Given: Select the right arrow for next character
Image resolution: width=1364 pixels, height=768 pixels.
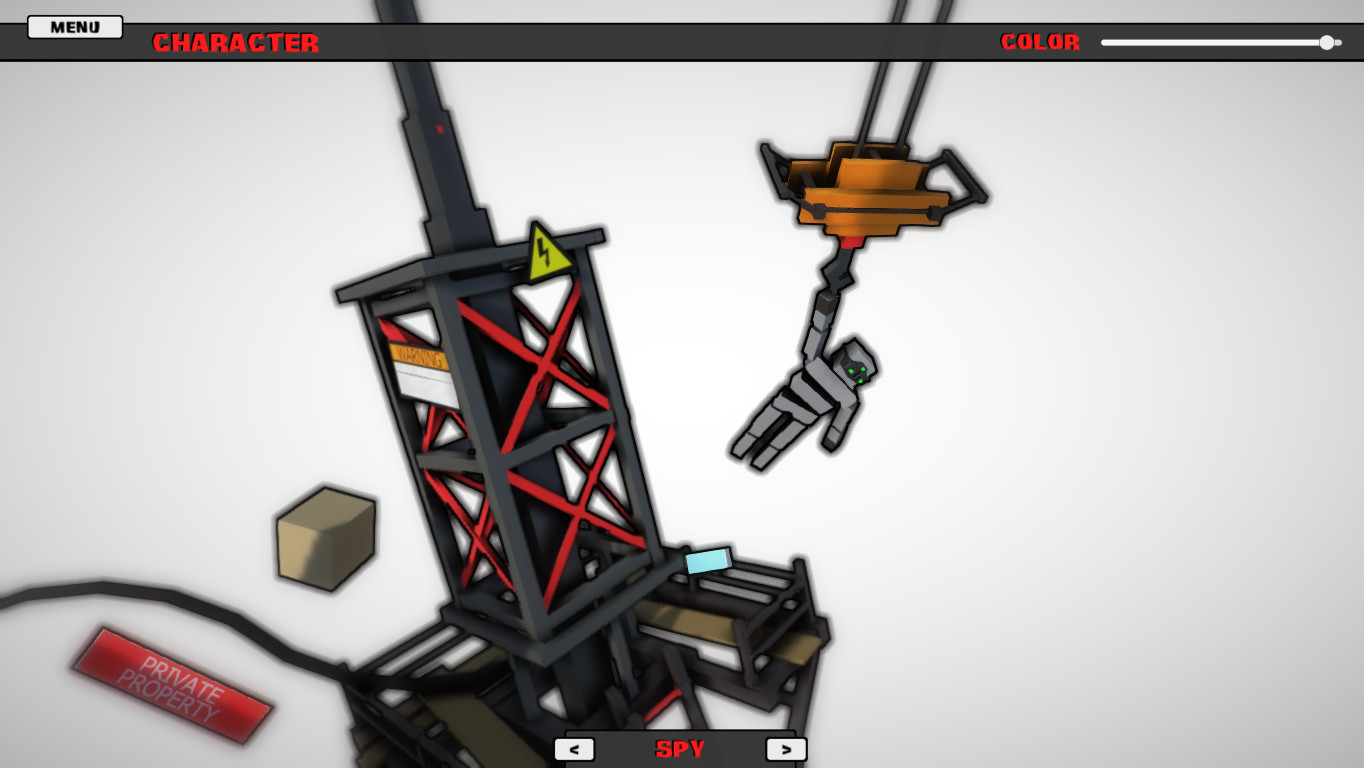Looking at the screenshot, I should [x=786, y=748].
